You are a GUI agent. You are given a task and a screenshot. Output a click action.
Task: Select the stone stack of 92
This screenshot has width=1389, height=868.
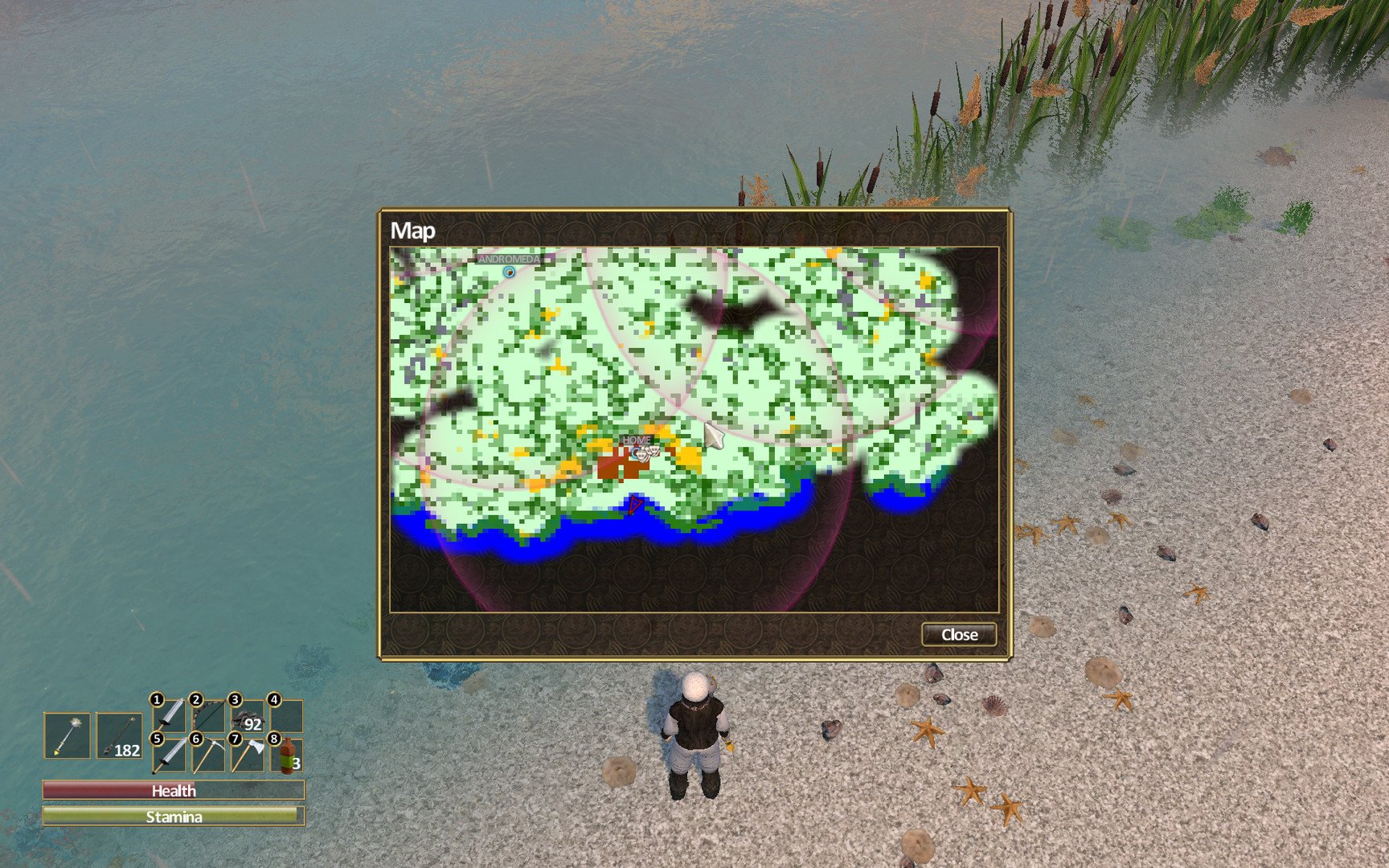(248, 717)
